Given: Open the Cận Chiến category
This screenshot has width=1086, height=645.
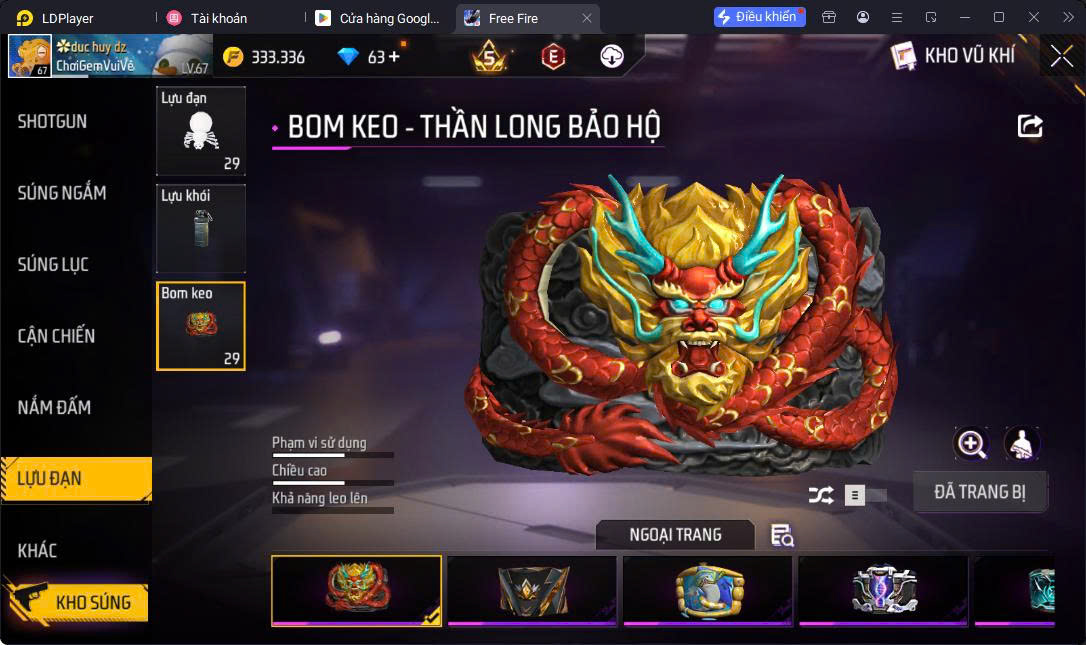Looking at the screenshot, I should (x=57, y=336).
